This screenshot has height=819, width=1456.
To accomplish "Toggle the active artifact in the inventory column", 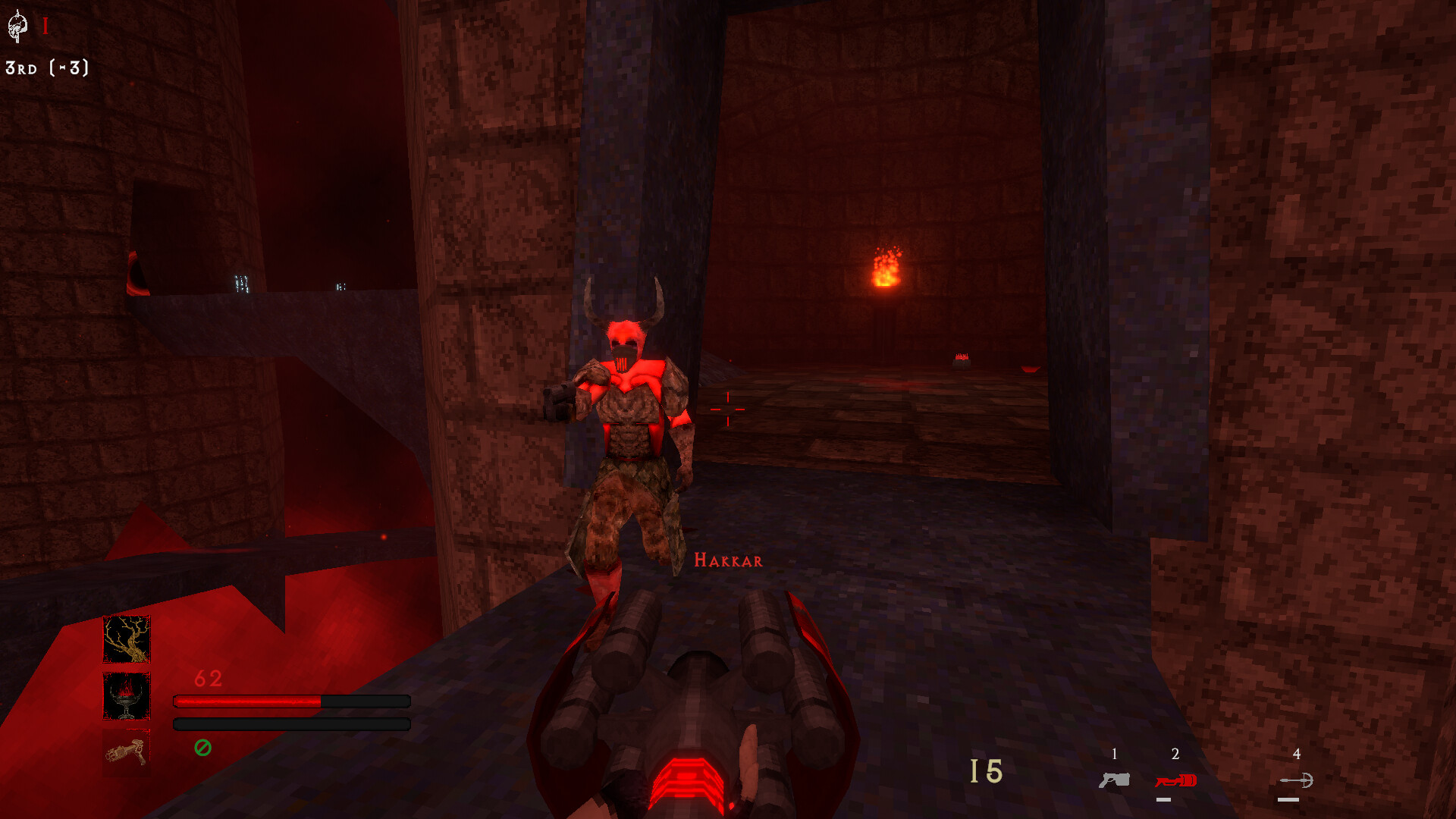I will coord(127,639).
